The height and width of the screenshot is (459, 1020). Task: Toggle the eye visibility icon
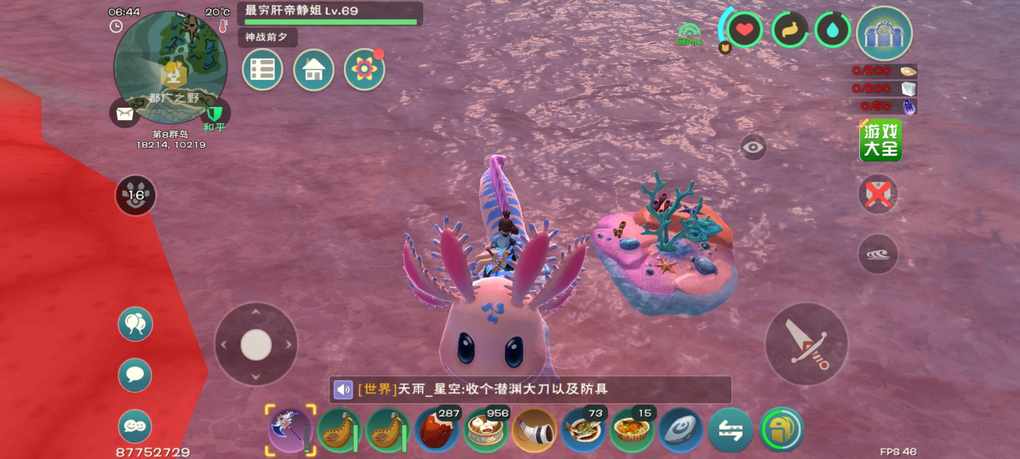coord(754,147)
